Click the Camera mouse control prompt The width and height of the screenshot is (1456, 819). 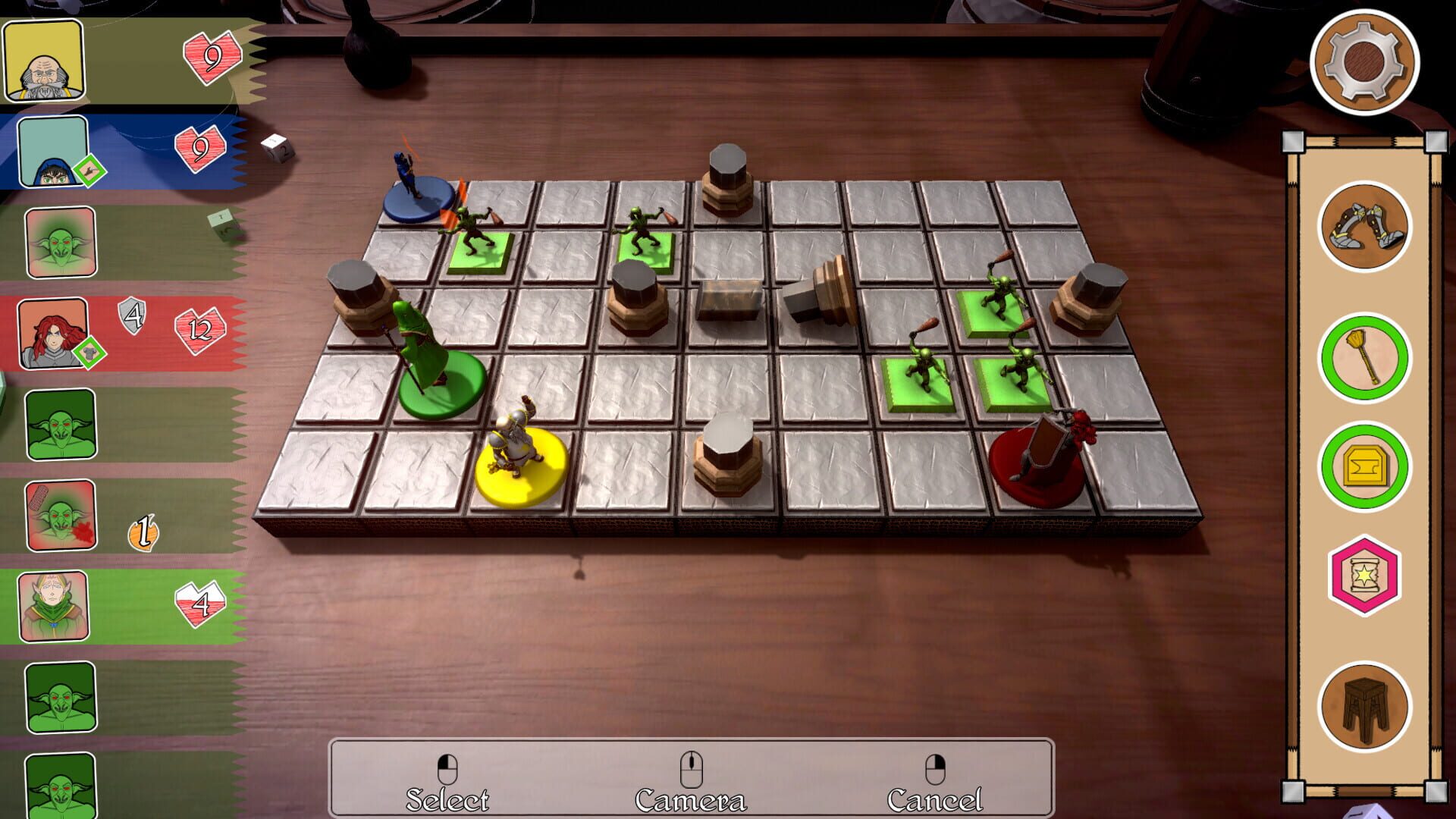click(691, 777)
